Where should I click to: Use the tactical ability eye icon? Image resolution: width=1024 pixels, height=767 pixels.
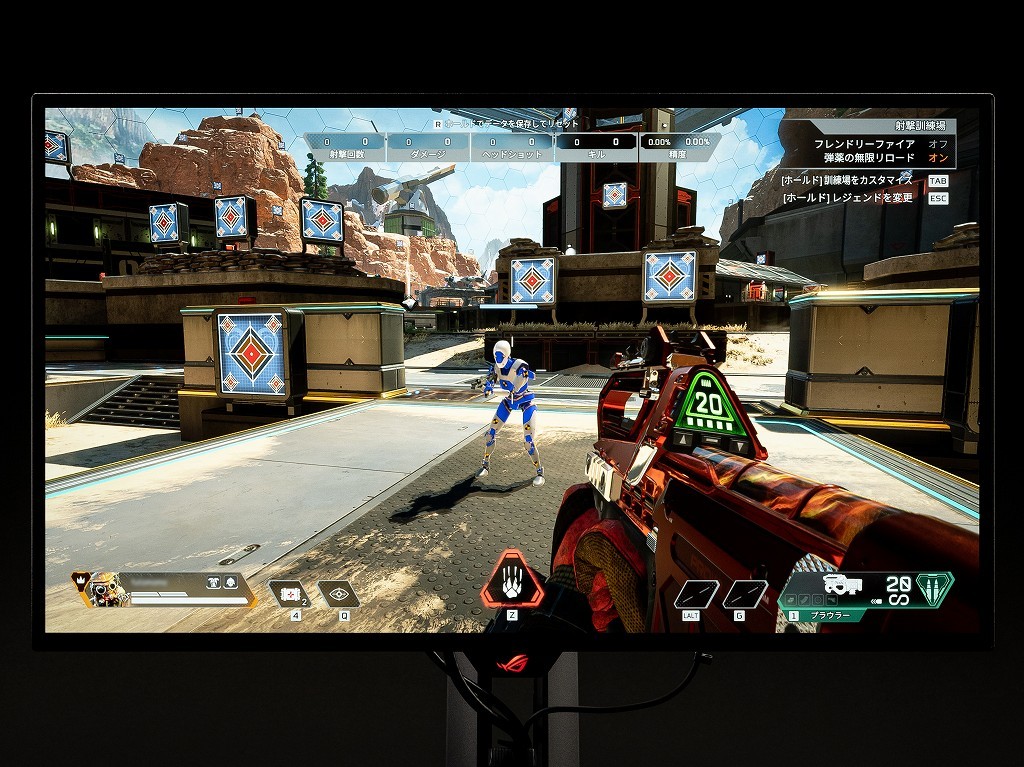pos(338,594)
